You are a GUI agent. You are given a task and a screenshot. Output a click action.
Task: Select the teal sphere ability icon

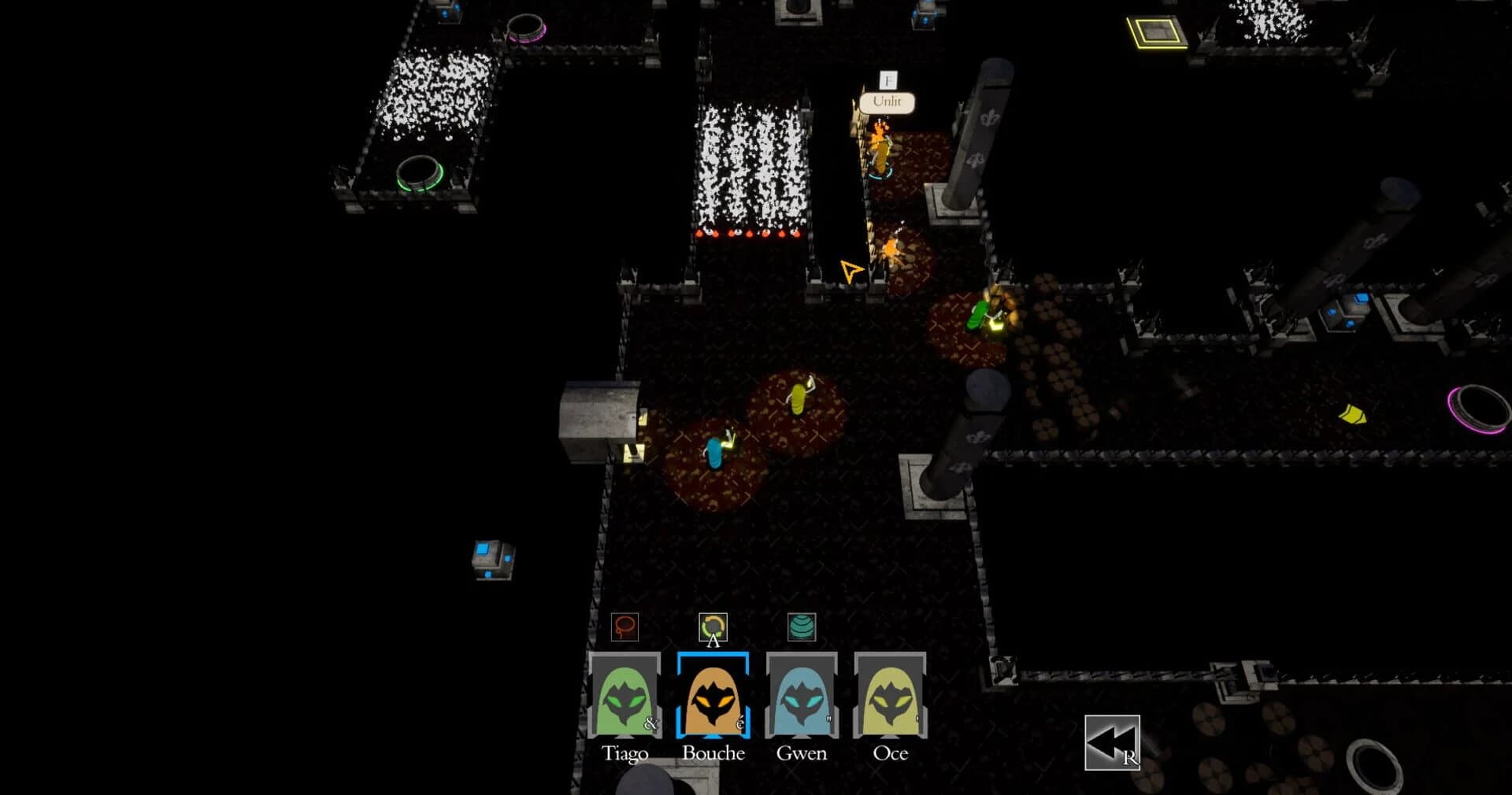pos(802,628)
